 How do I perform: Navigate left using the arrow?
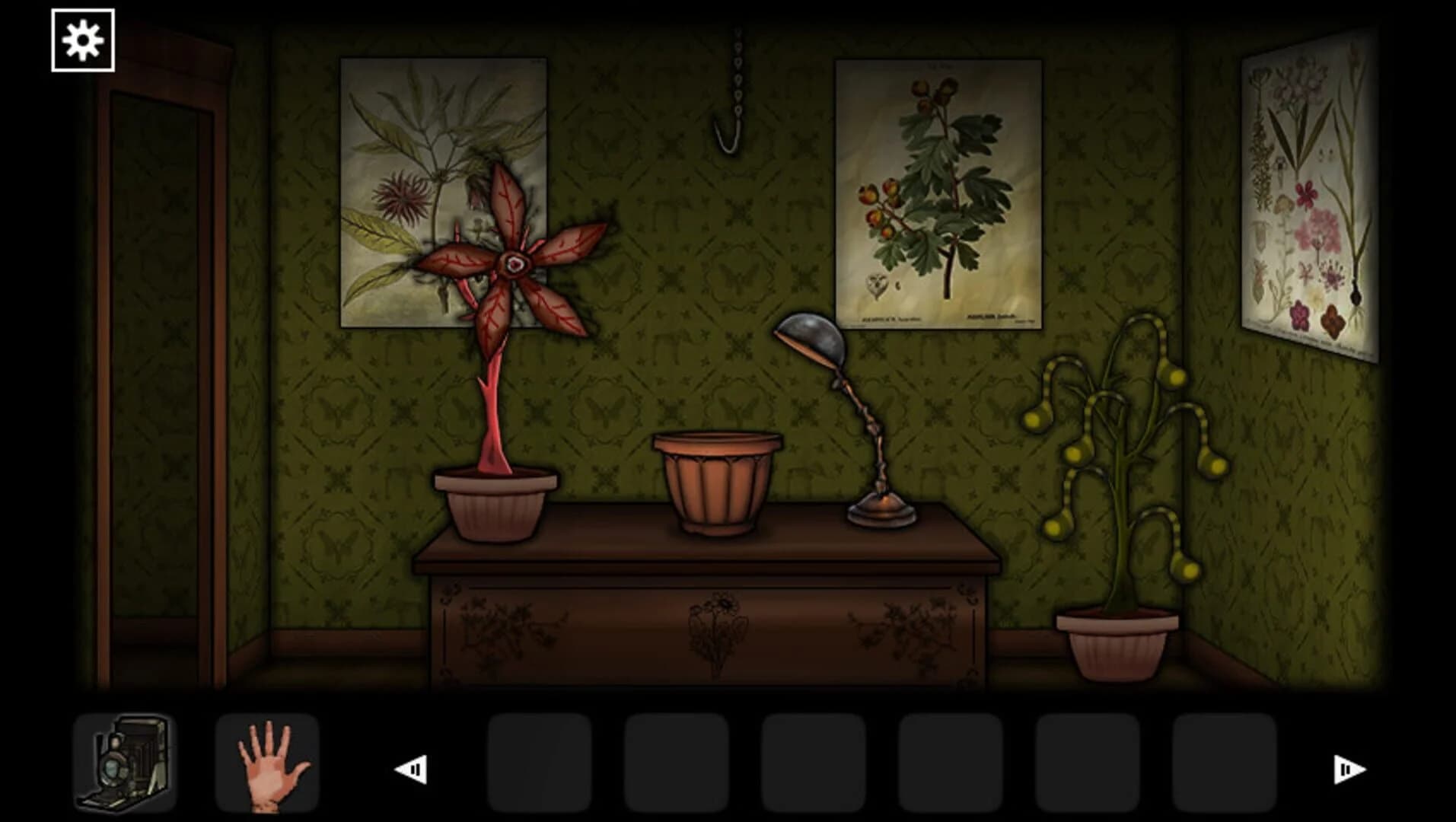click(x=410, y=769)
